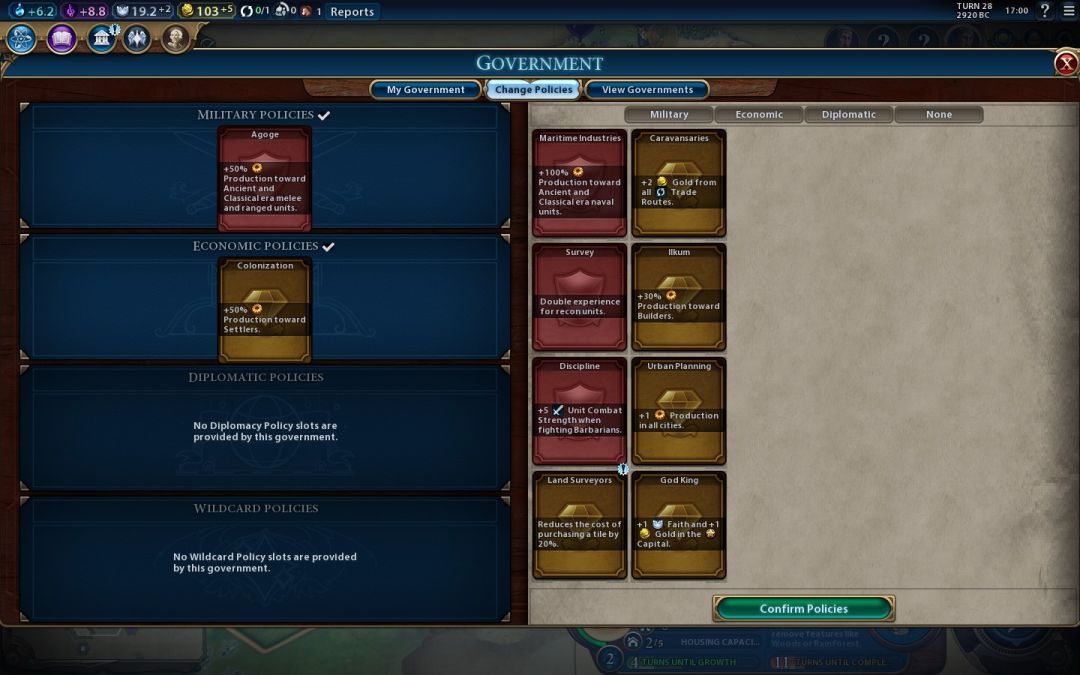The width and height of the screenshot is (1080, 675).
Task: Confirm the selected policies
Action: click(x=803, y=608)
